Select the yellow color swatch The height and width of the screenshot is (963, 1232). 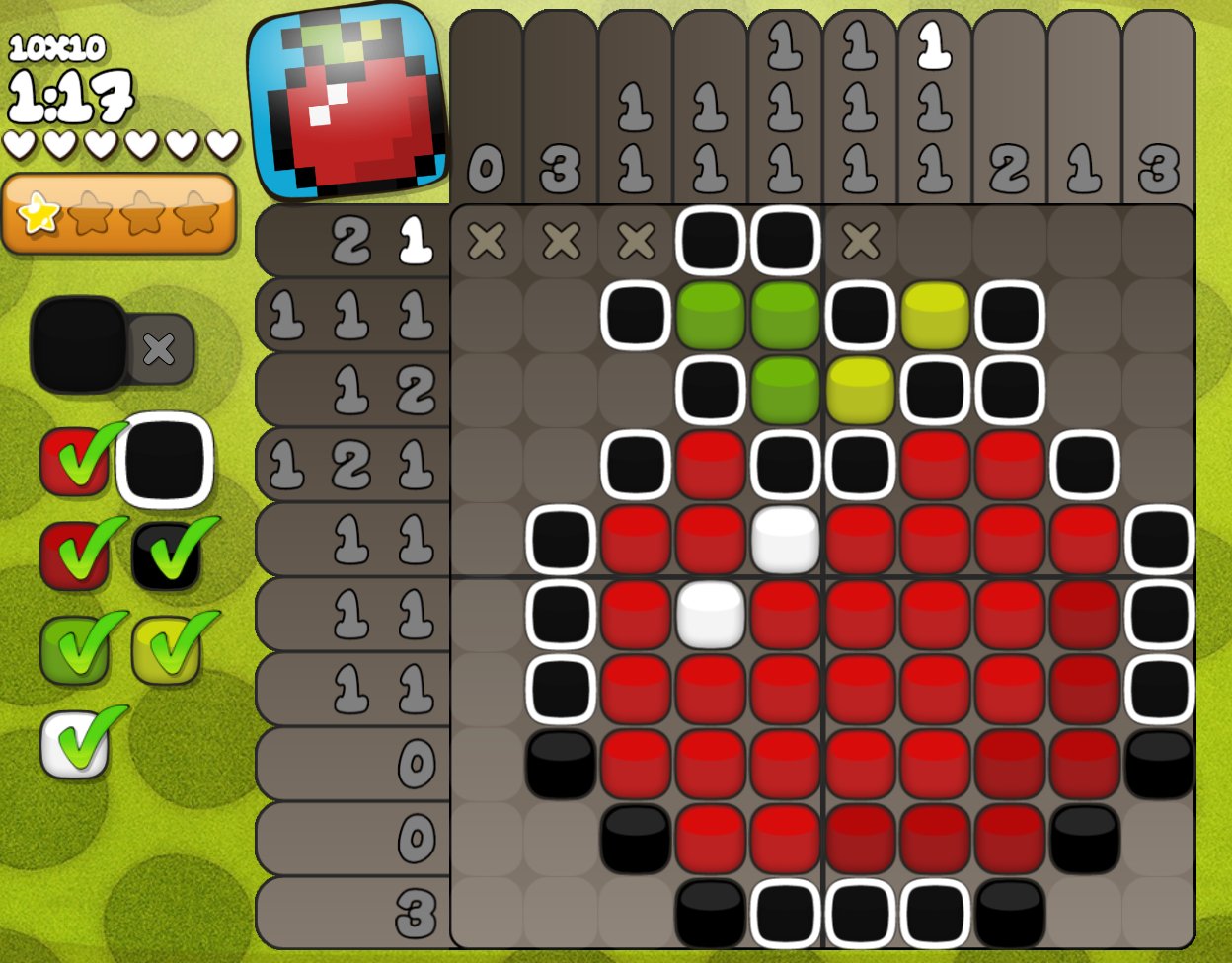(x=166, y=650)
